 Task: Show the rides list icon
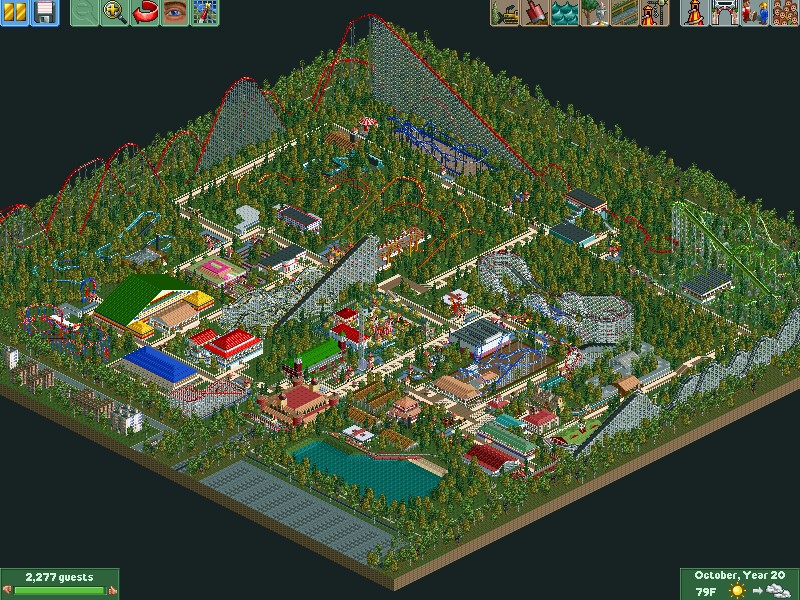pos(692,13)
